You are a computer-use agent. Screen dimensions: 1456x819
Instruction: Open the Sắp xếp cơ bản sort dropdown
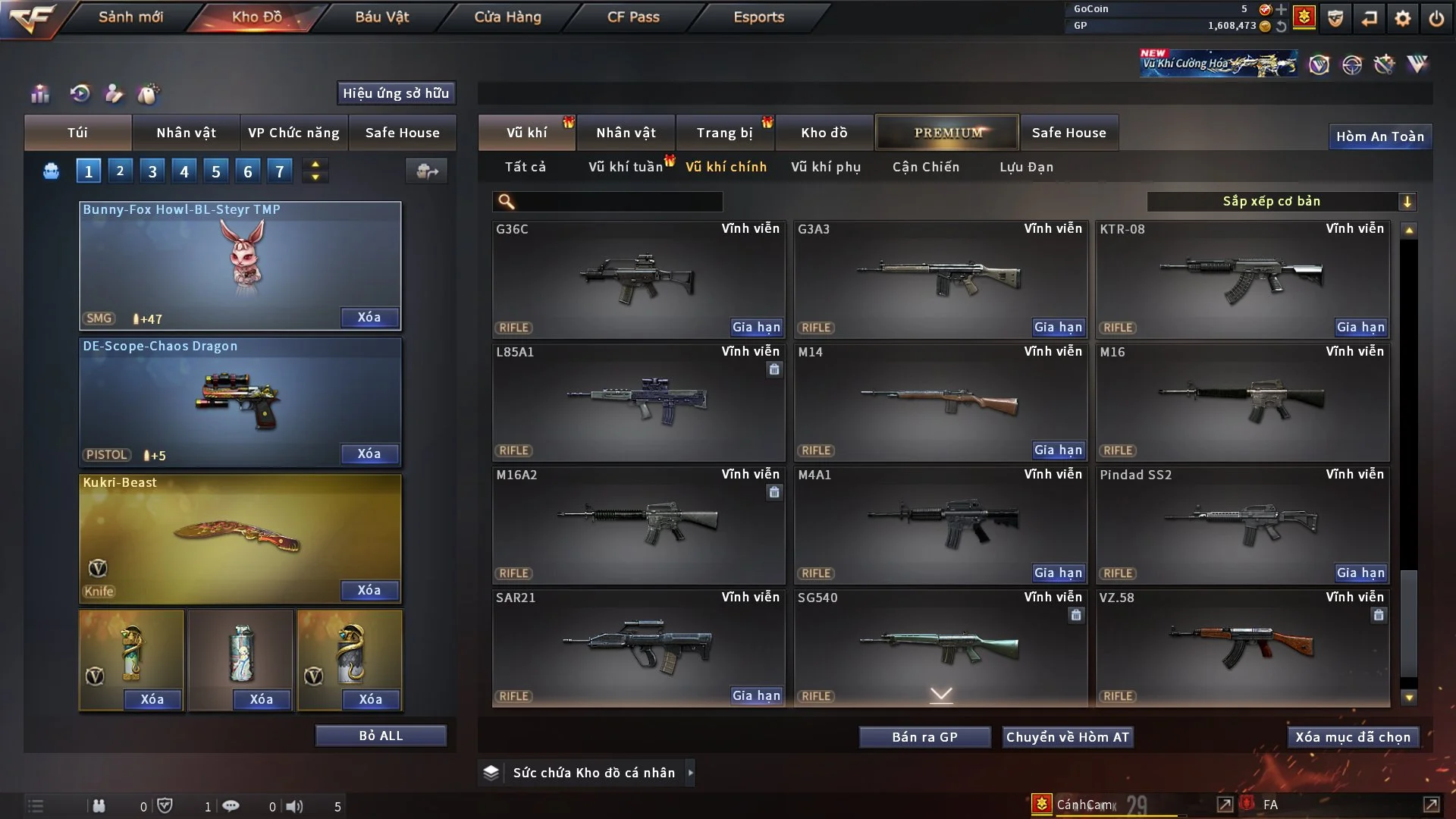click(x=1281, y=202)
